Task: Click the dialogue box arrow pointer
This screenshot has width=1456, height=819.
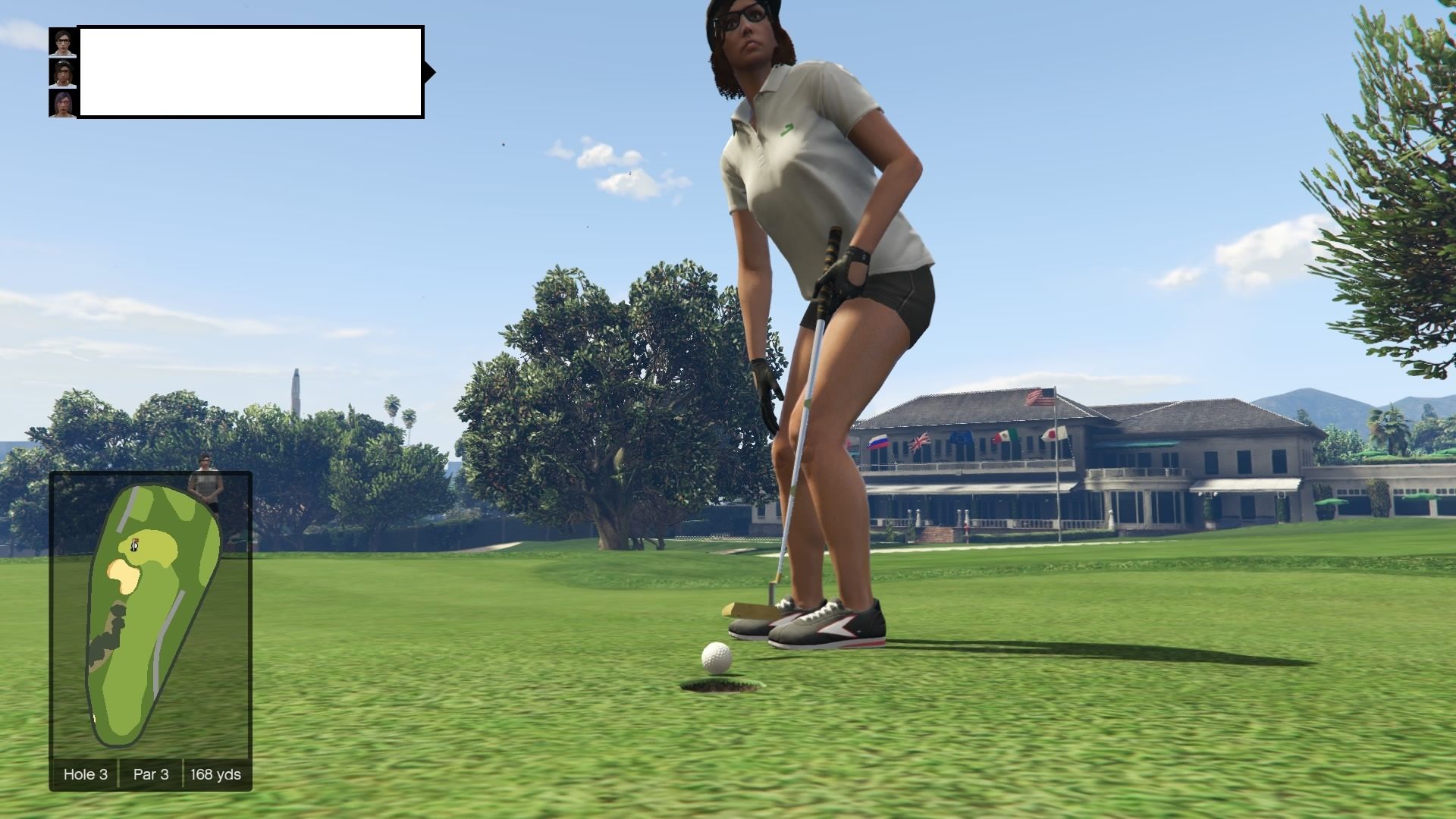Action: click(x=428, y=71)
